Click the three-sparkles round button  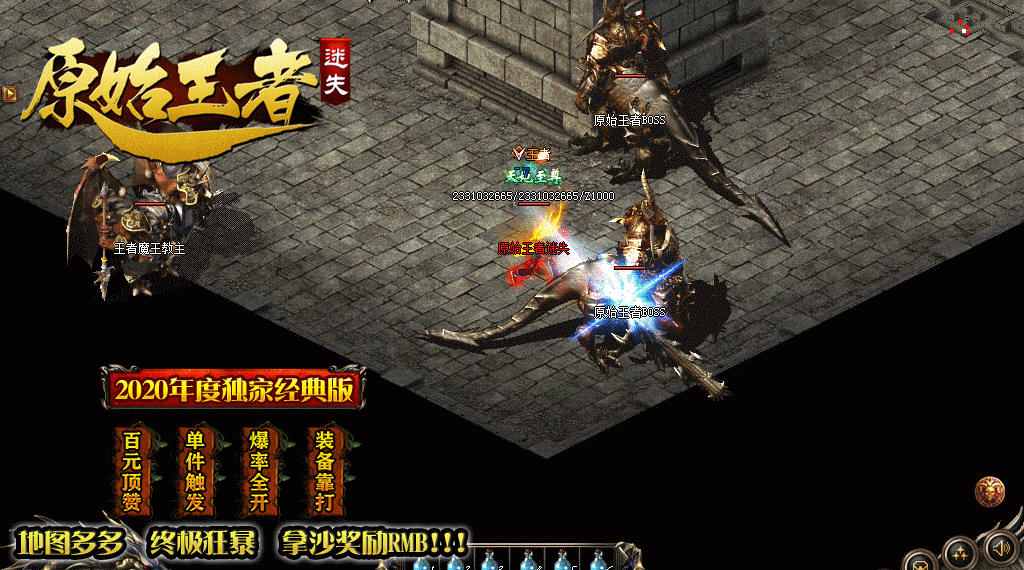[959, 554]
